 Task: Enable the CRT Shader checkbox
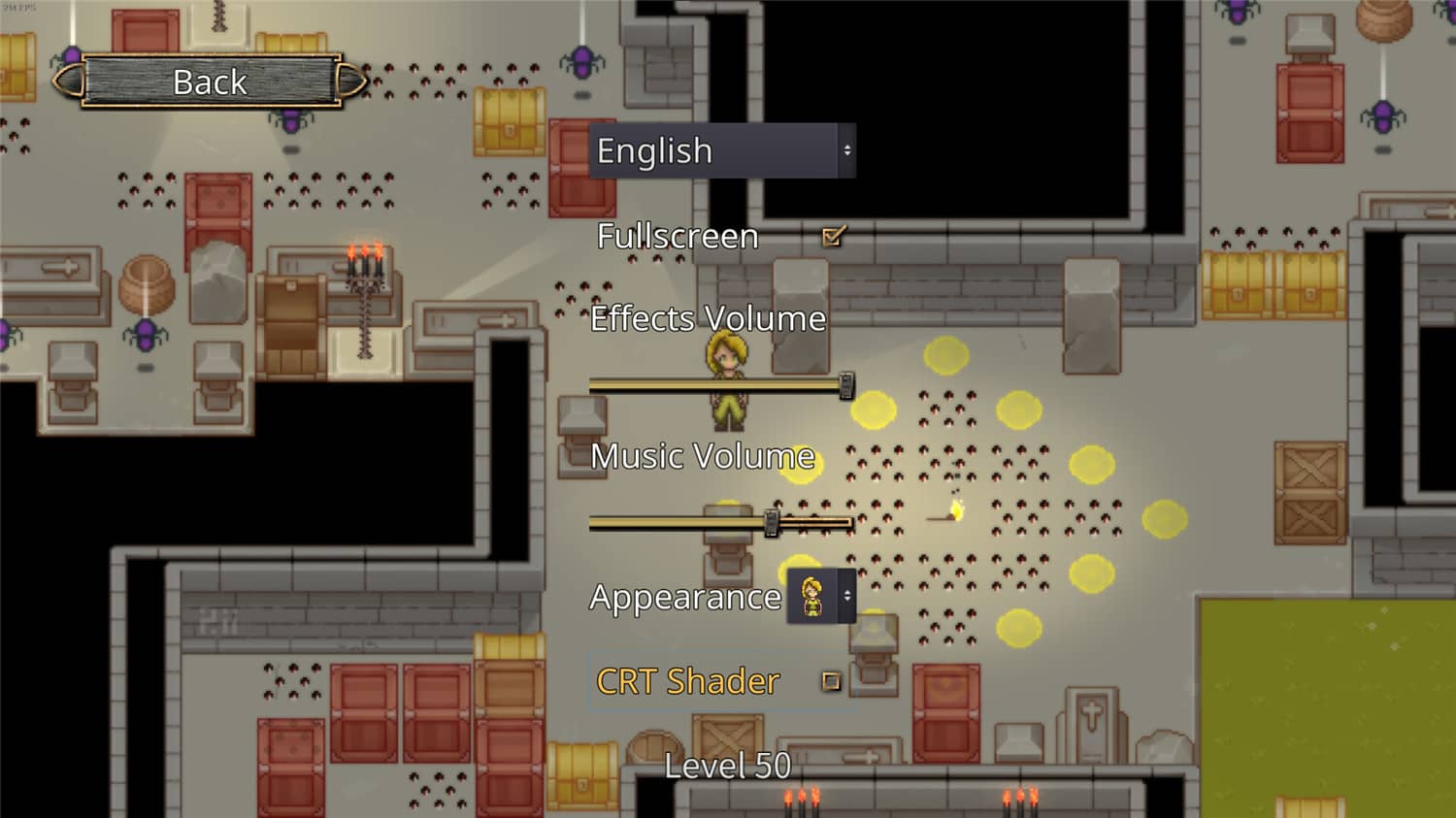[x=831, y=681]
